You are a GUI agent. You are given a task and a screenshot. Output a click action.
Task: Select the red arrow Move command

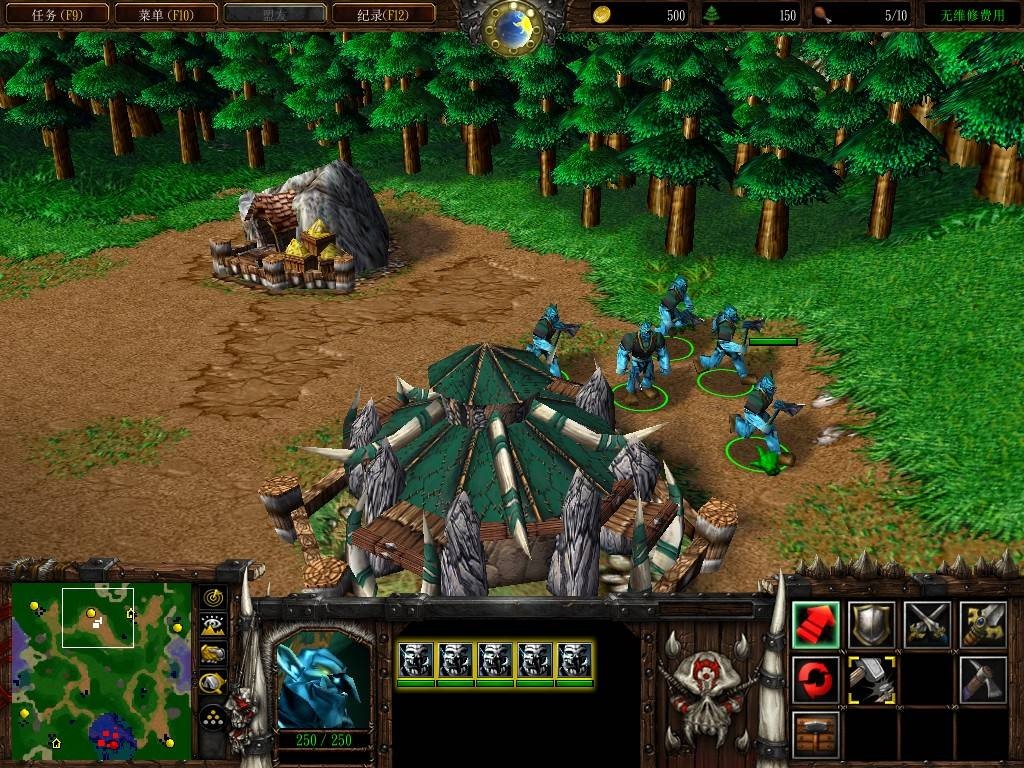click(816, 625)
